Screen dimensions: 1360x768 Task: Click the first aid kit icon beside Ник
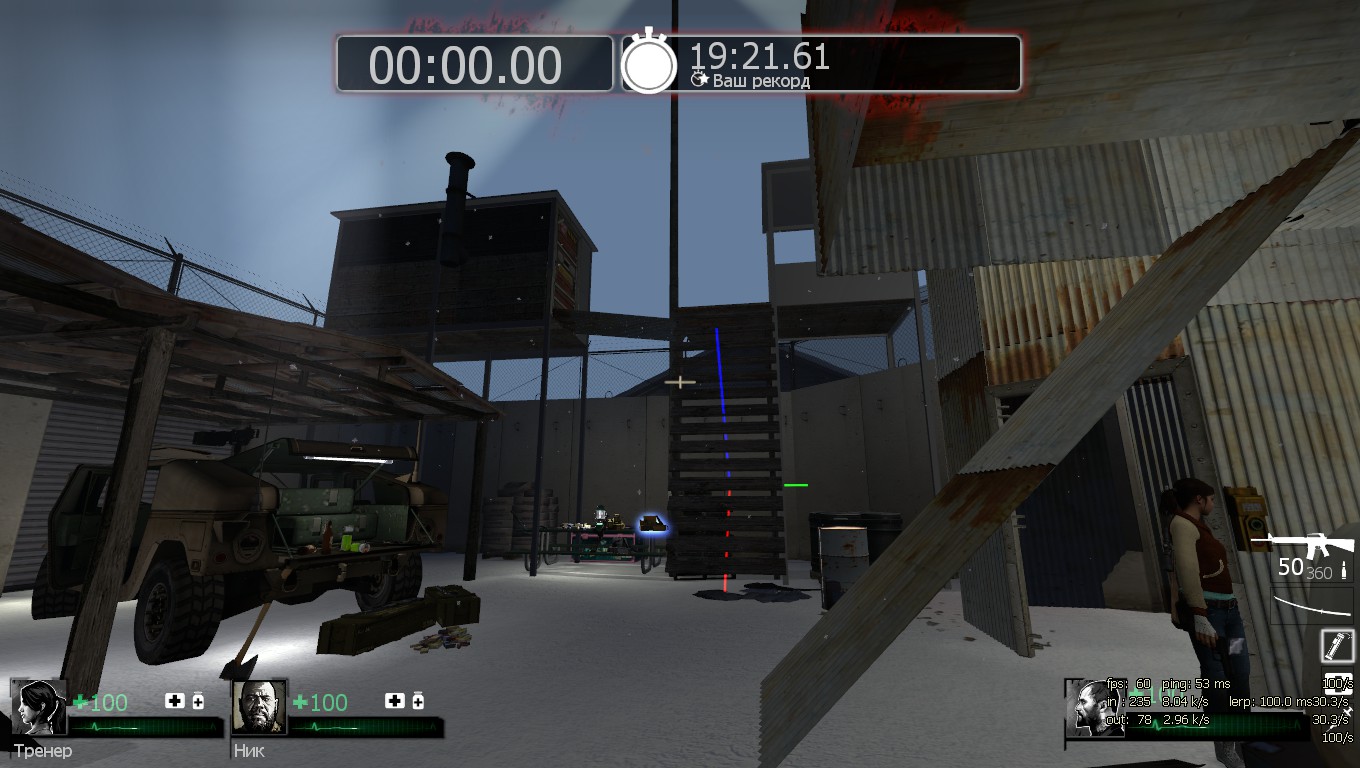[394, 701]
